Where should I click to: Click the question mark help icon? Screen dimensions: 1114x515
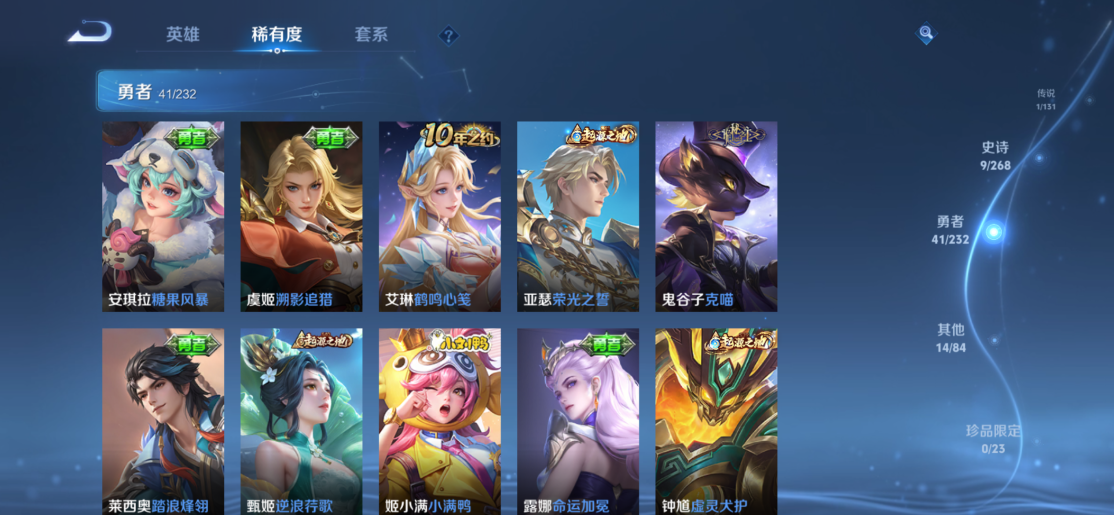pyautogui.click(x=449, y=36)
